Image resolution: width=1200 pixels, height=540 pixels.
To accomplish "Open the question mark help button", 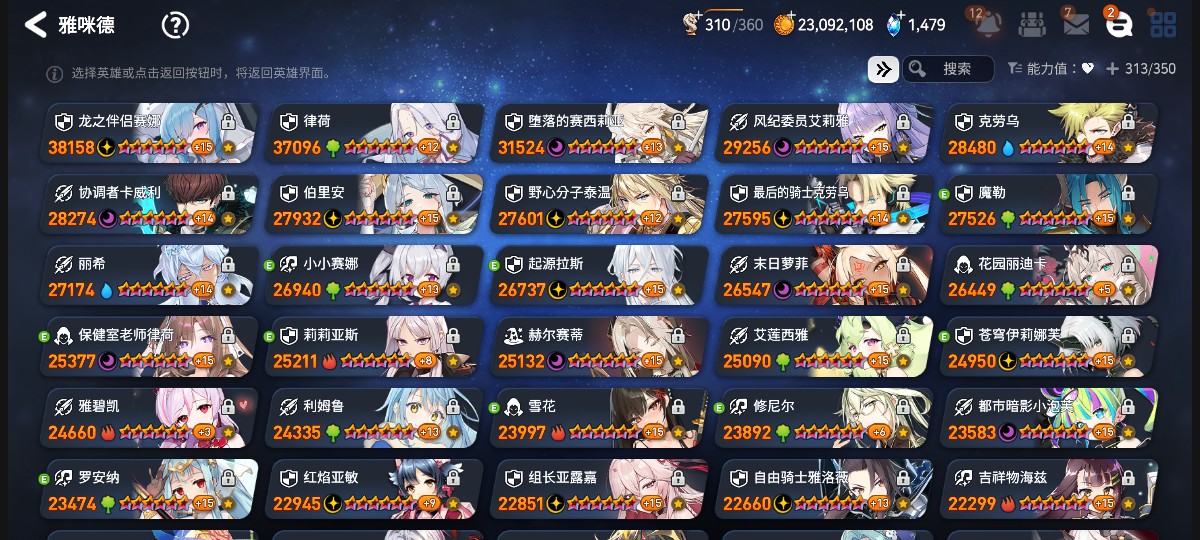I will click(x=176, y=25).
